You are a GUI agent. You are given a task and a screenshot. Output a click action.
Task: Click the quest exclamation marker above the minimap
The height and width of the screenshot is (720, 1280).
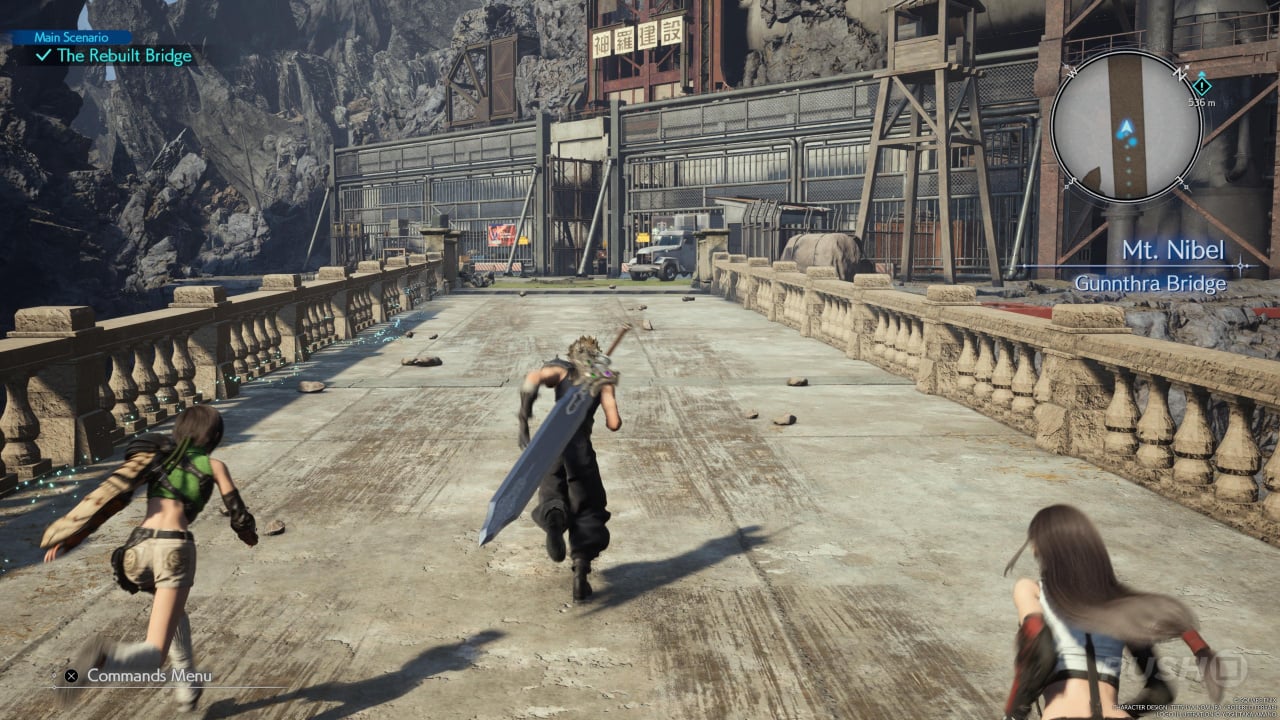pyautogui.click(x=1202, y=87)
